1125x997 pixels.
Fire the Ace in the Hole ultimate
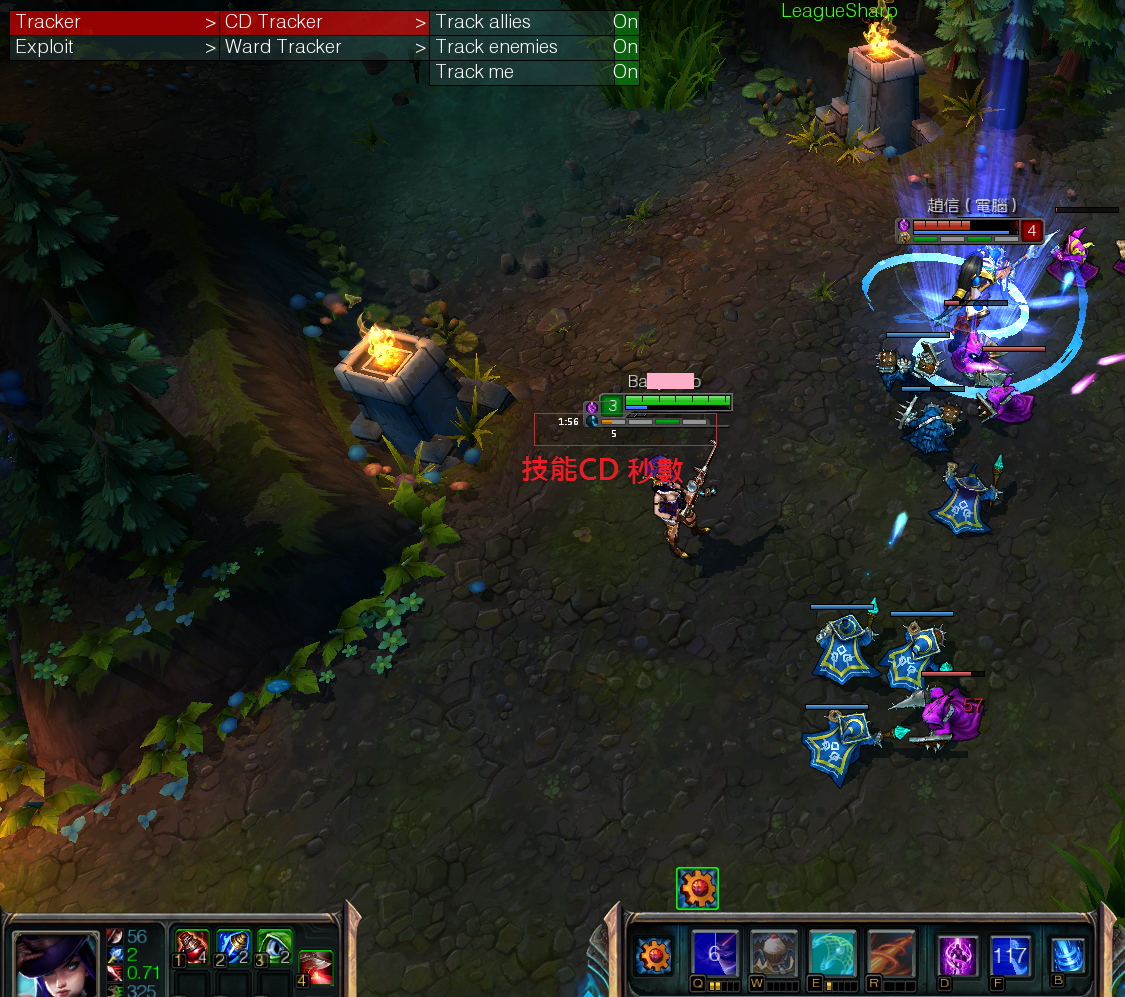tap(891, 955)
